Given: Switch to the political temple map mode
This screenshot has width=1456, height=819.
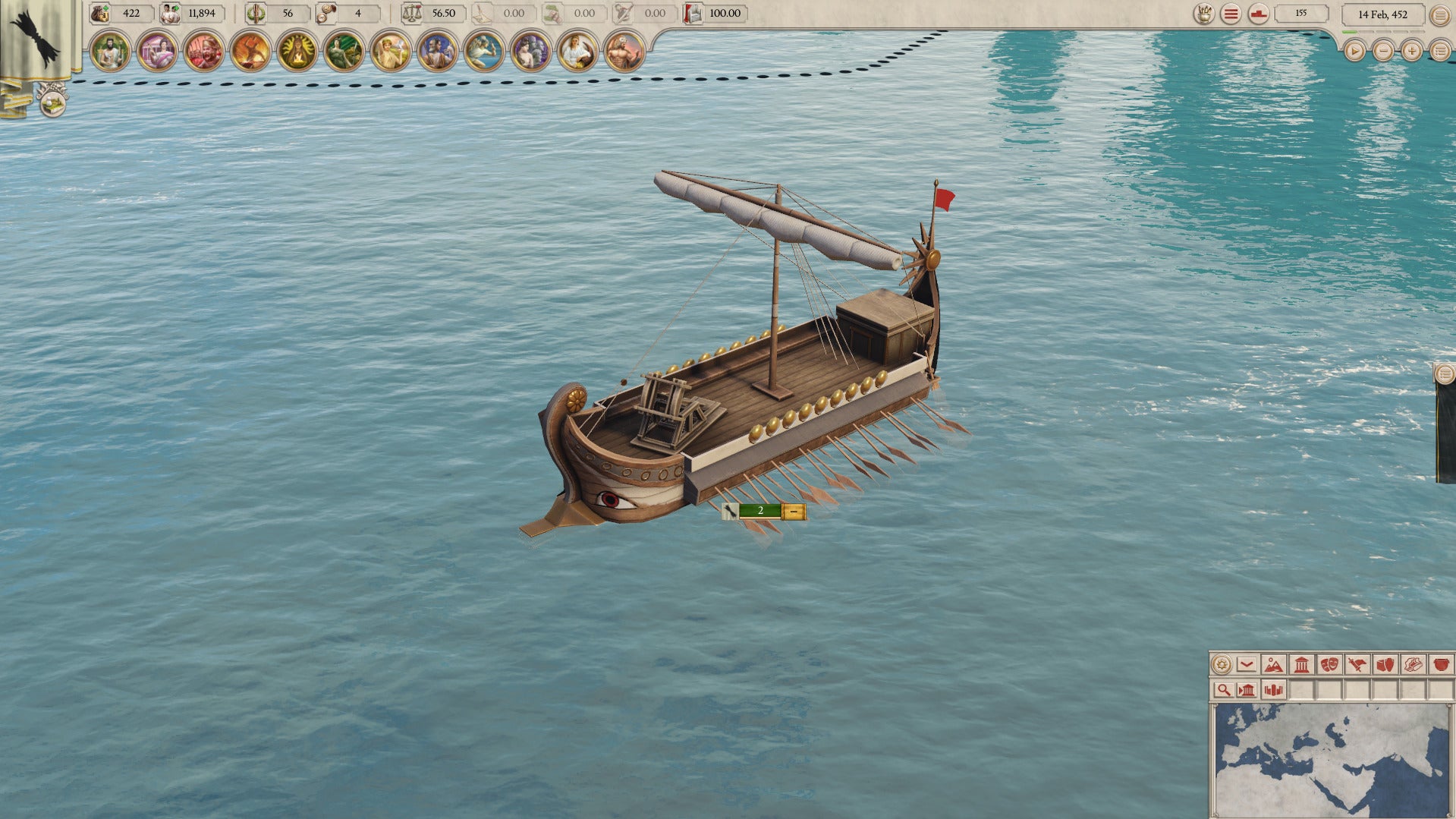Looking at the screenshot, I should point(1302,665).
